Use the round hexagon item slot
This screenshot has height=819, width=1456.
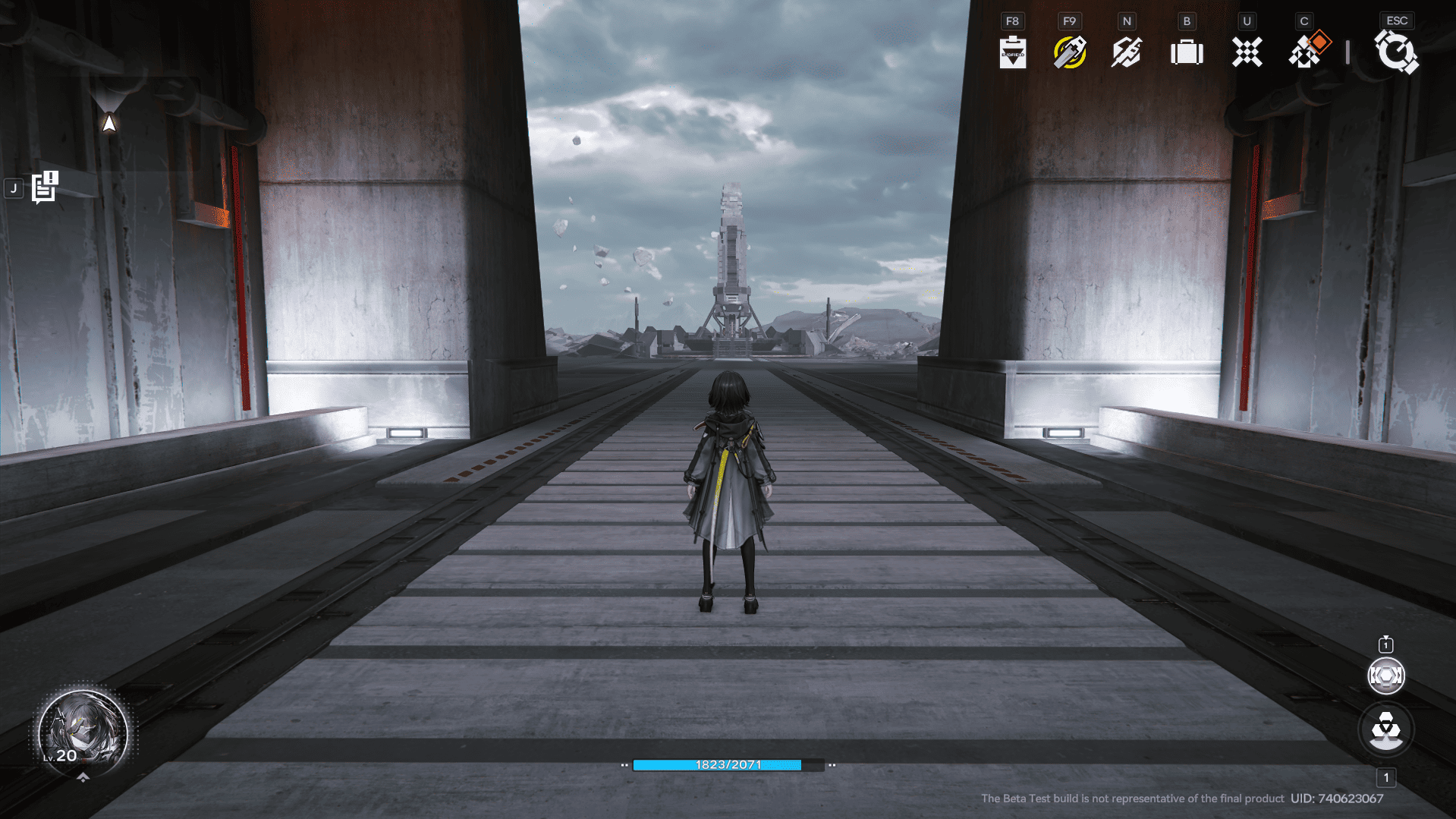click(x=1385, y=676)
